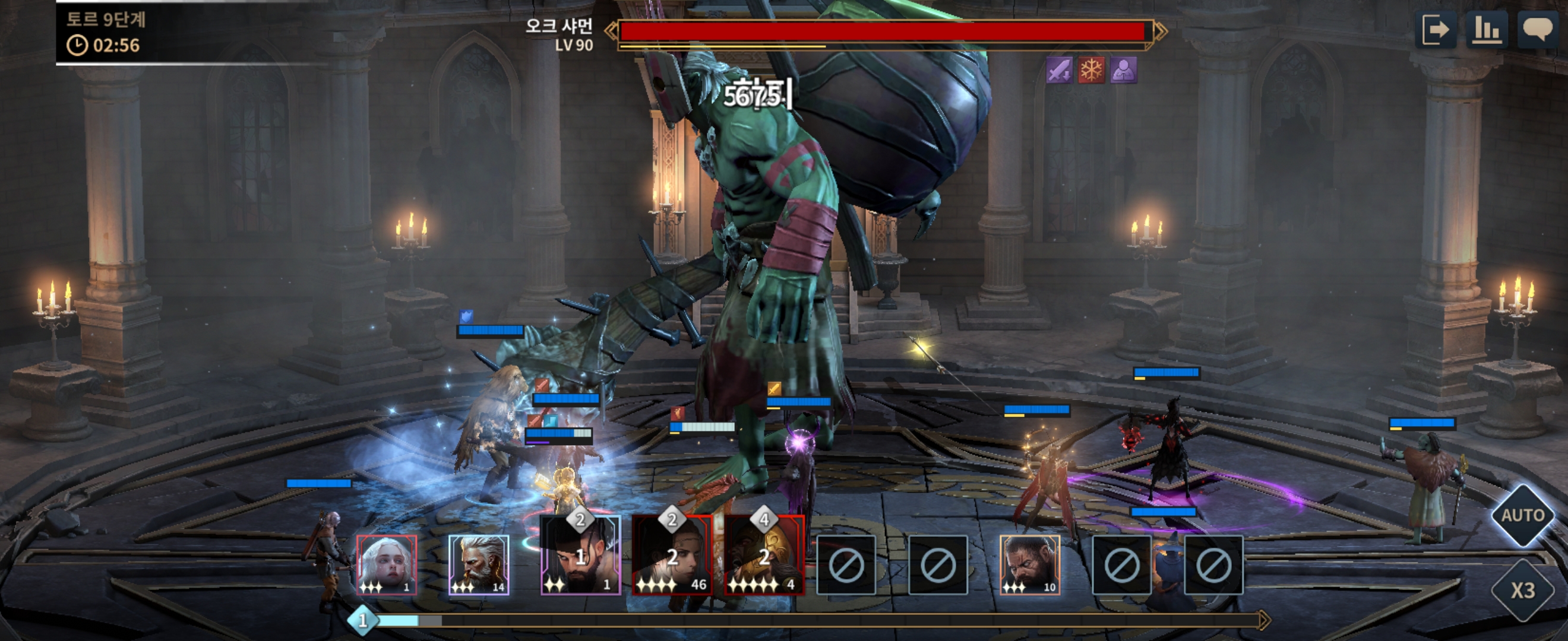Open the chat speech bubble

click(1538, 29)
